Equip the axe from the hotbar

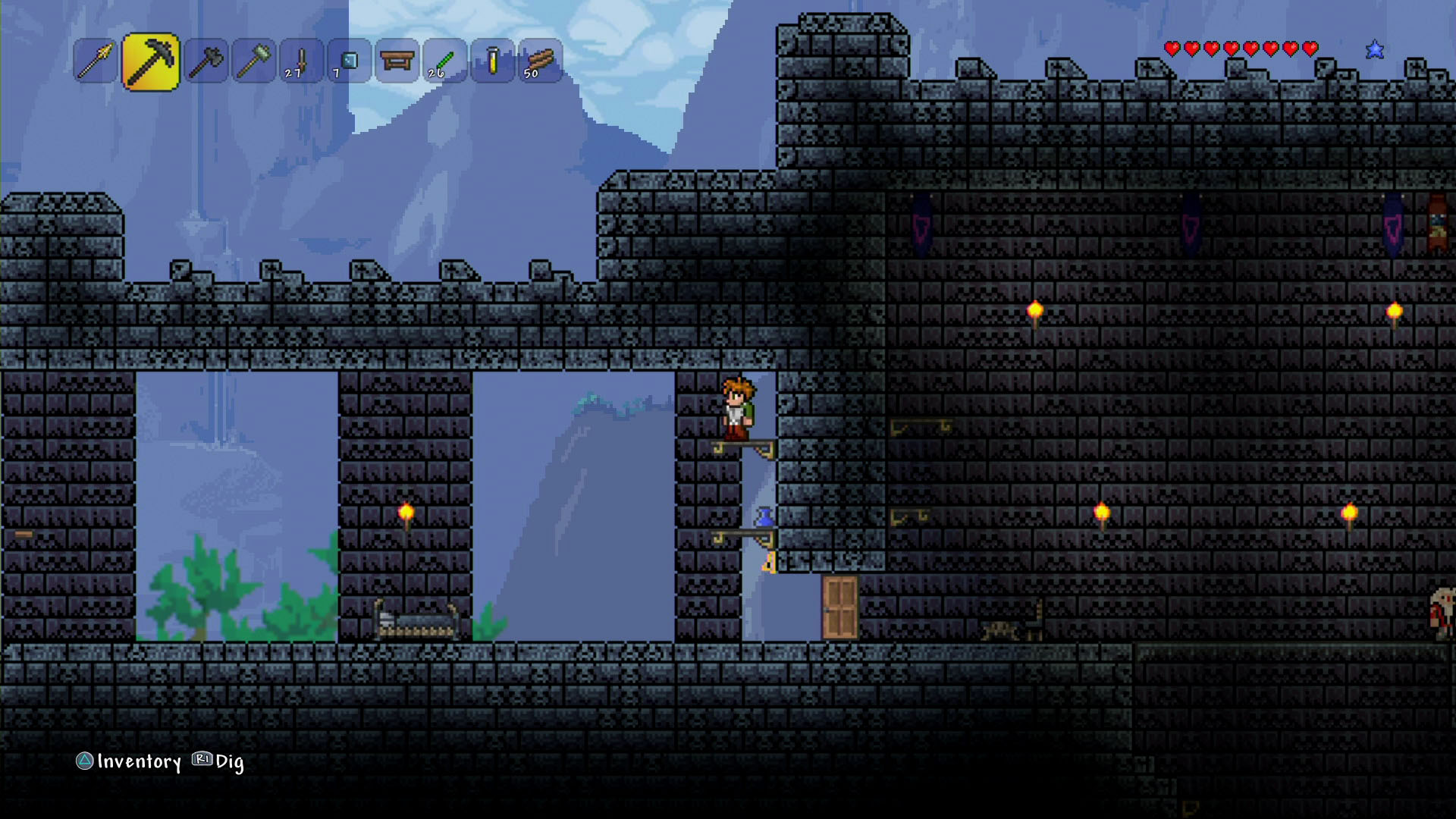[x=206, y=61]
